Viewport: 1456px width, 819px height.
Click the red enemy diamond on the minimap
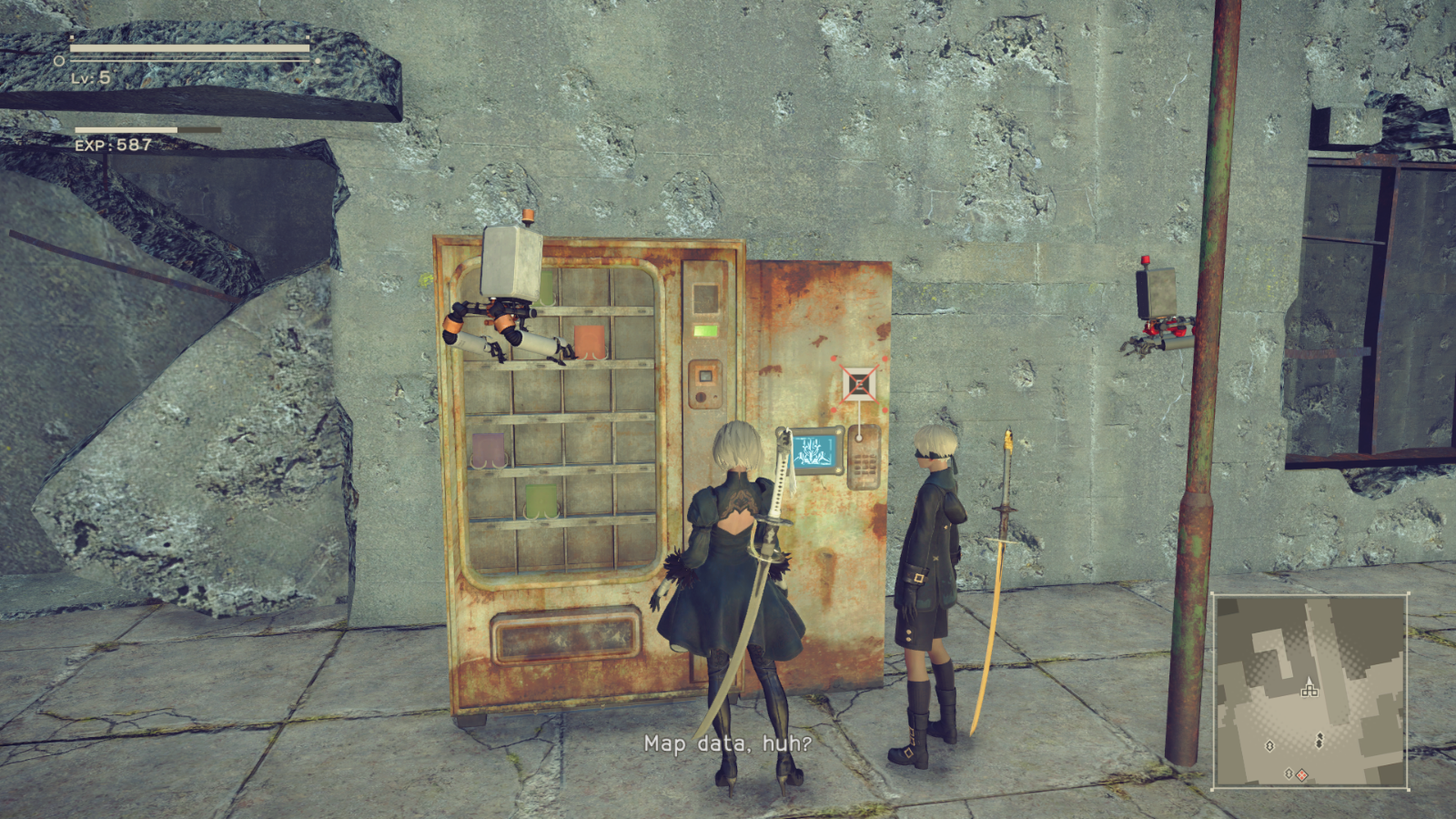1302,774
